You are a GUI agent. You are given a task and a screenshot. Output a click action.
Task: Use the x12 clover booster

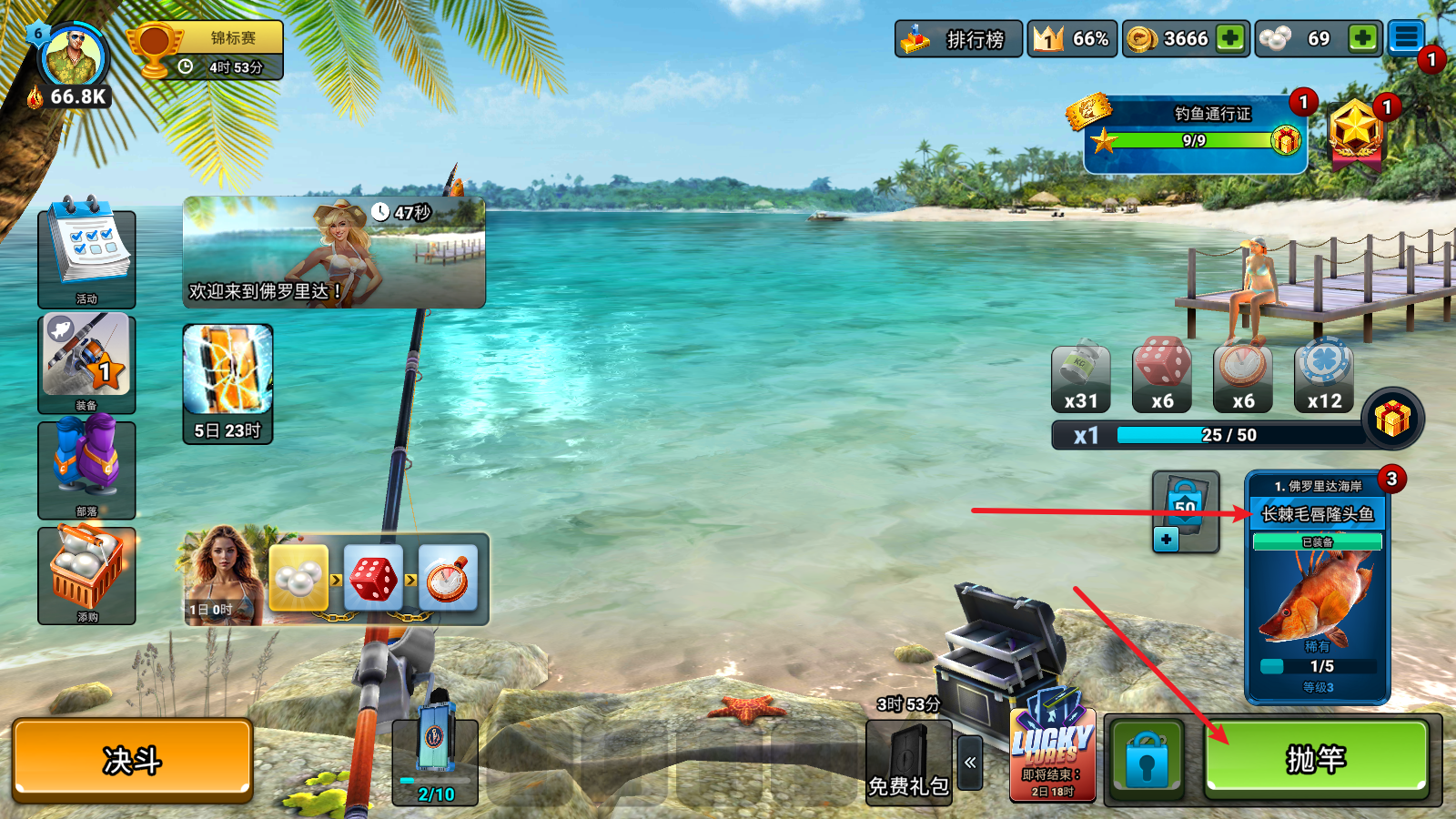click(1324, 371)
